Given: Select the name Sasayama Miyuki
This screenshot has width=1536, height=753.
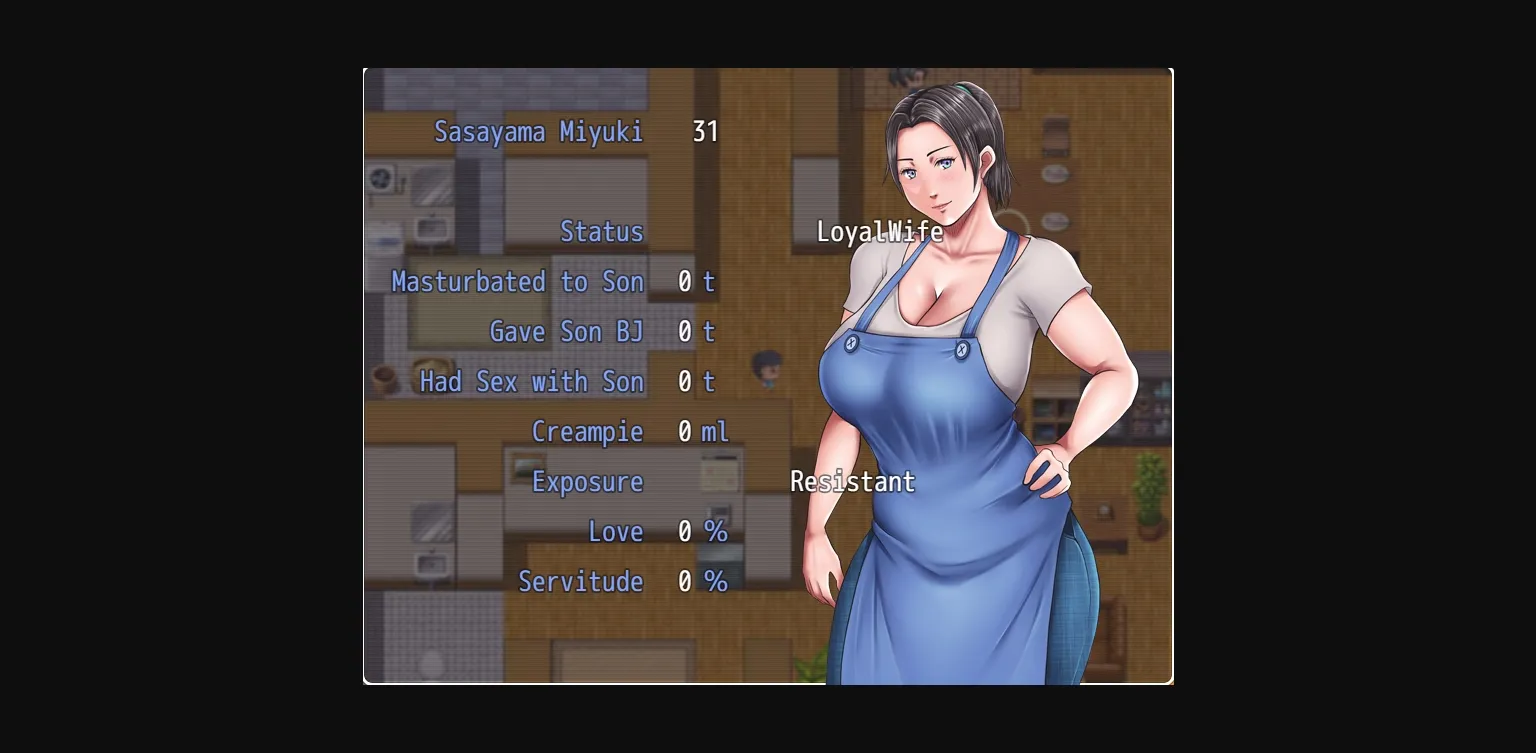Looking at the screenshot, I should click(x=539, y=131).
